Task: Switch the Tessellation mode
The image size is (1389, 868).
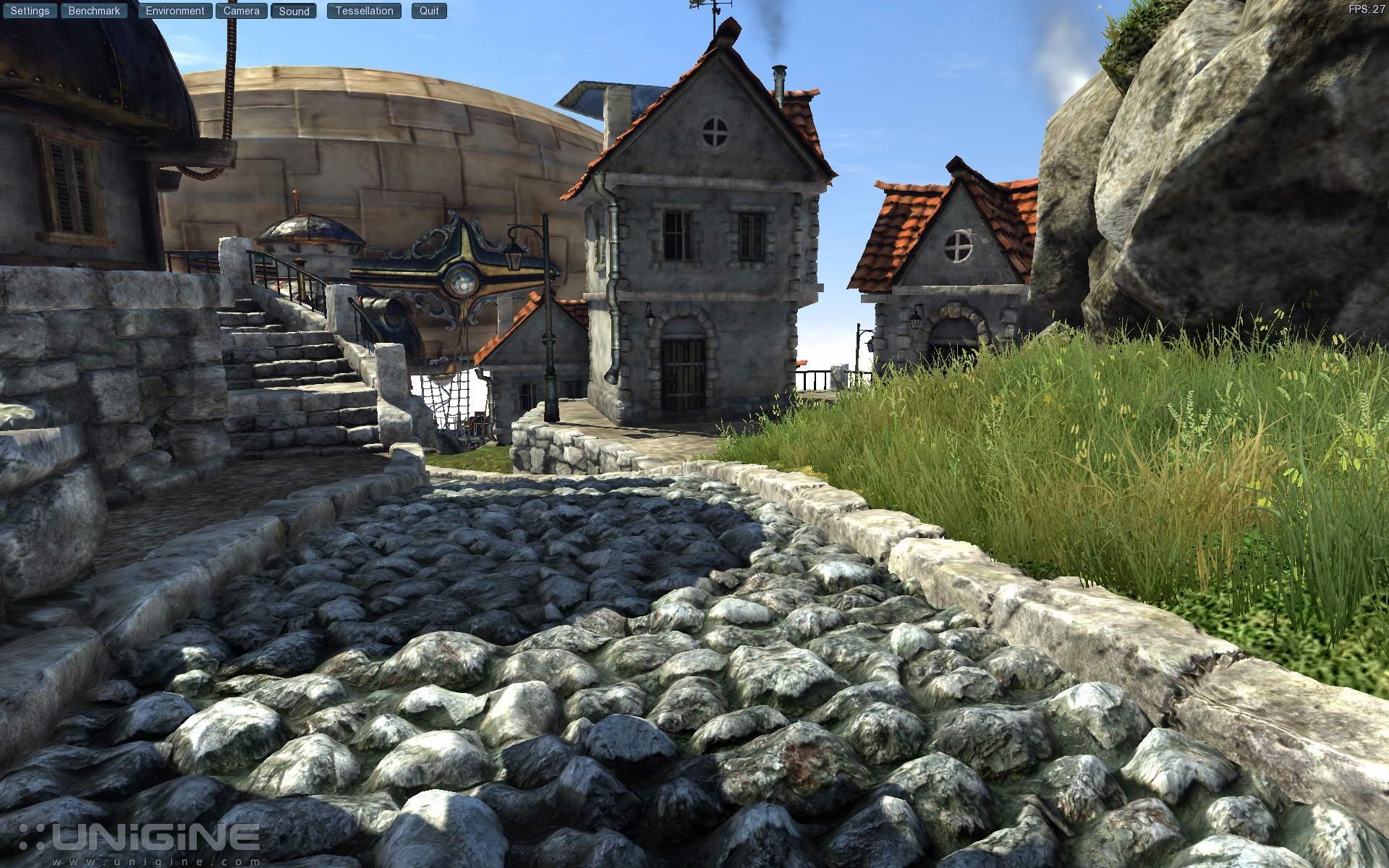Action: [x=364, y=11]
